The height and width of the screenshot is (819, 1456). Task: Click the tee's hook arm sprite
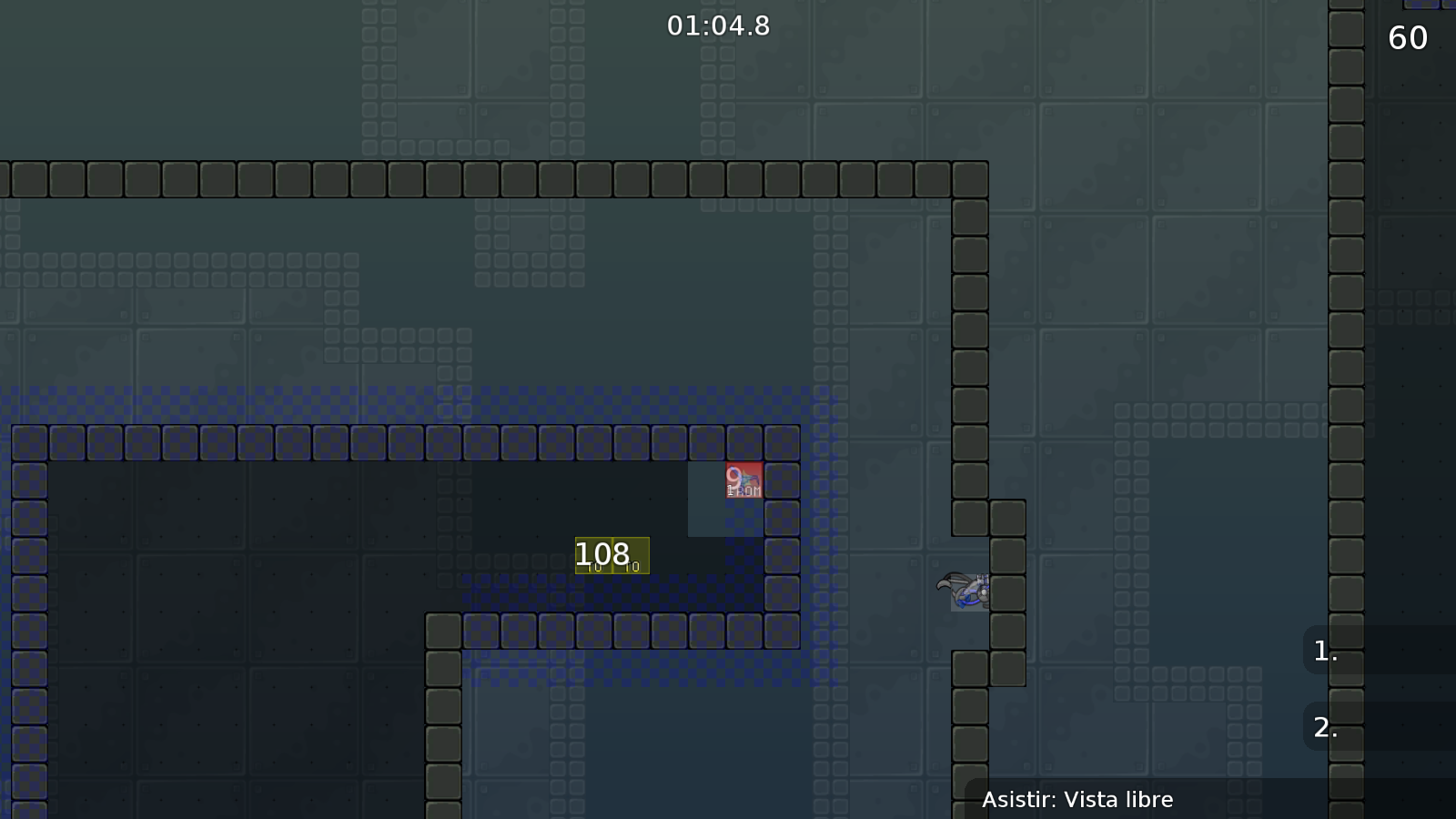click(x=942, y=585)
